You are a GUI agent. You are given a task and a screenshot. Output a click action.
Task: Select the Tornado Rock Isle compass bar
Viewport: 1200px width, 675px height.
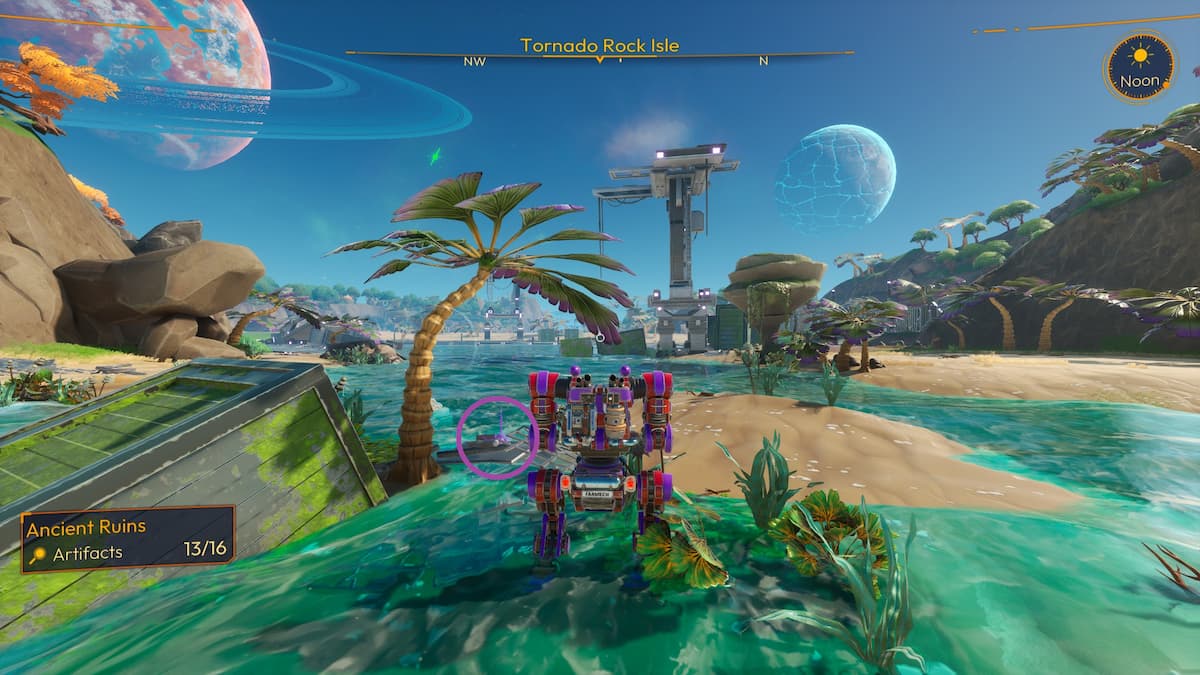coord(599,53)
